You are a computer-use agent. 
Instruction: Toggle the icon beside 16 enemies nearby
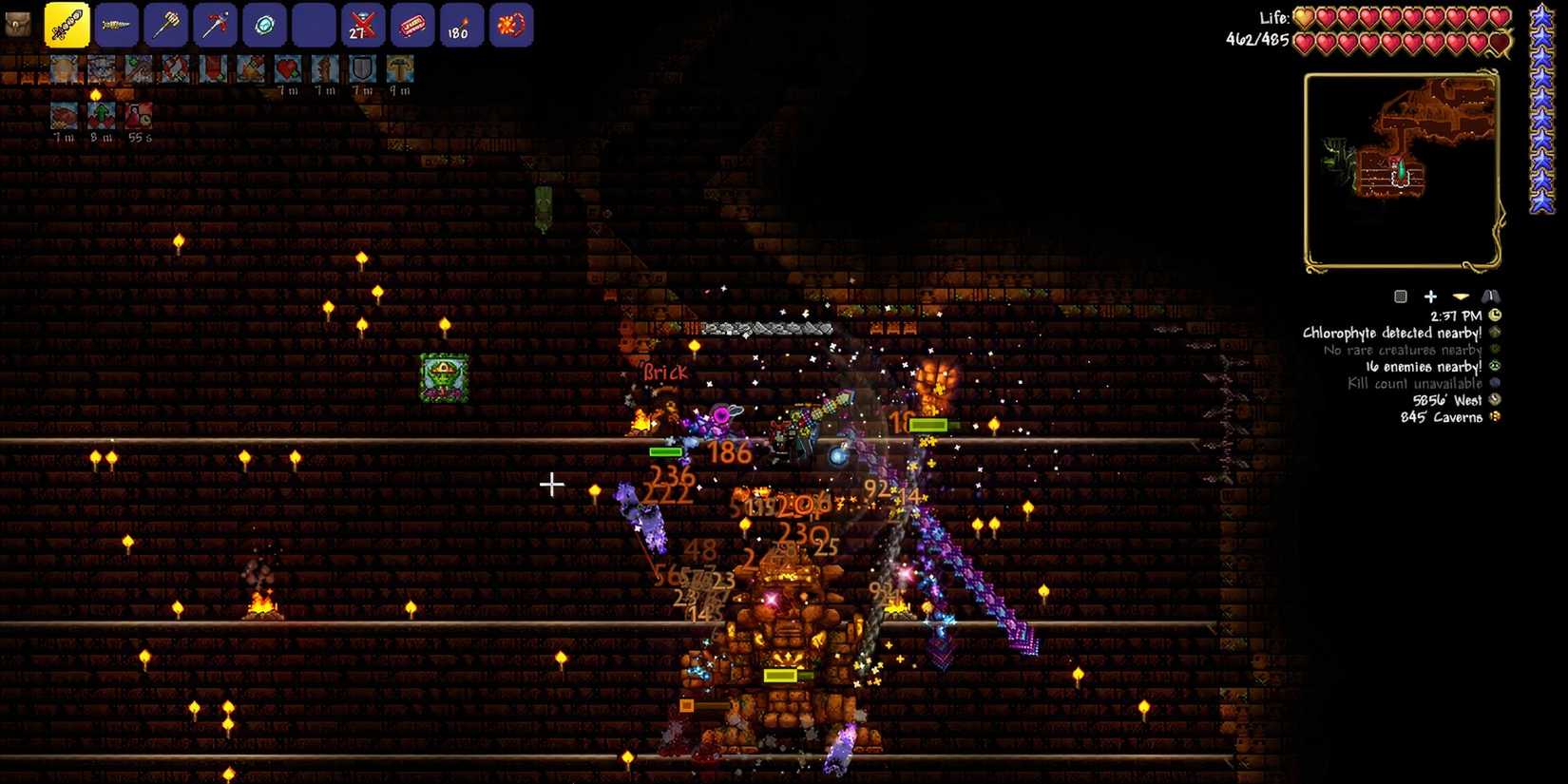click(x=1495, y=367)
